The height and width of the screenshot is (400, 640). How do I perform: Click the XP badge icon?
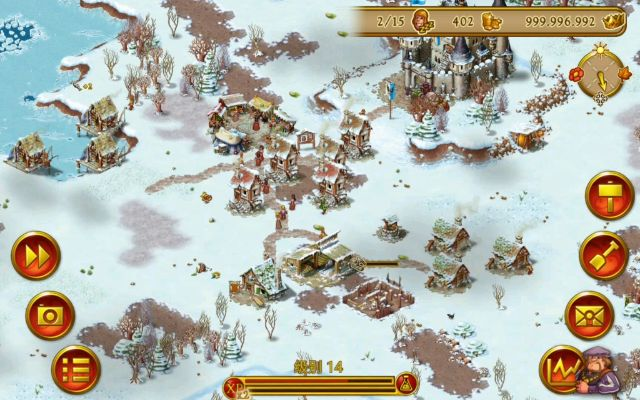tap(234, 384)
